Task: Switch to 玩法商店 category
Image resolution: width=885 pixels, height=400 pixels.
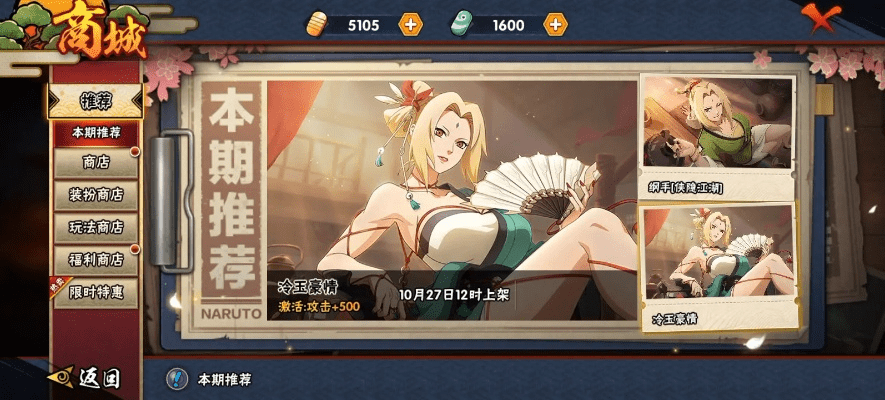Action: 95,227
